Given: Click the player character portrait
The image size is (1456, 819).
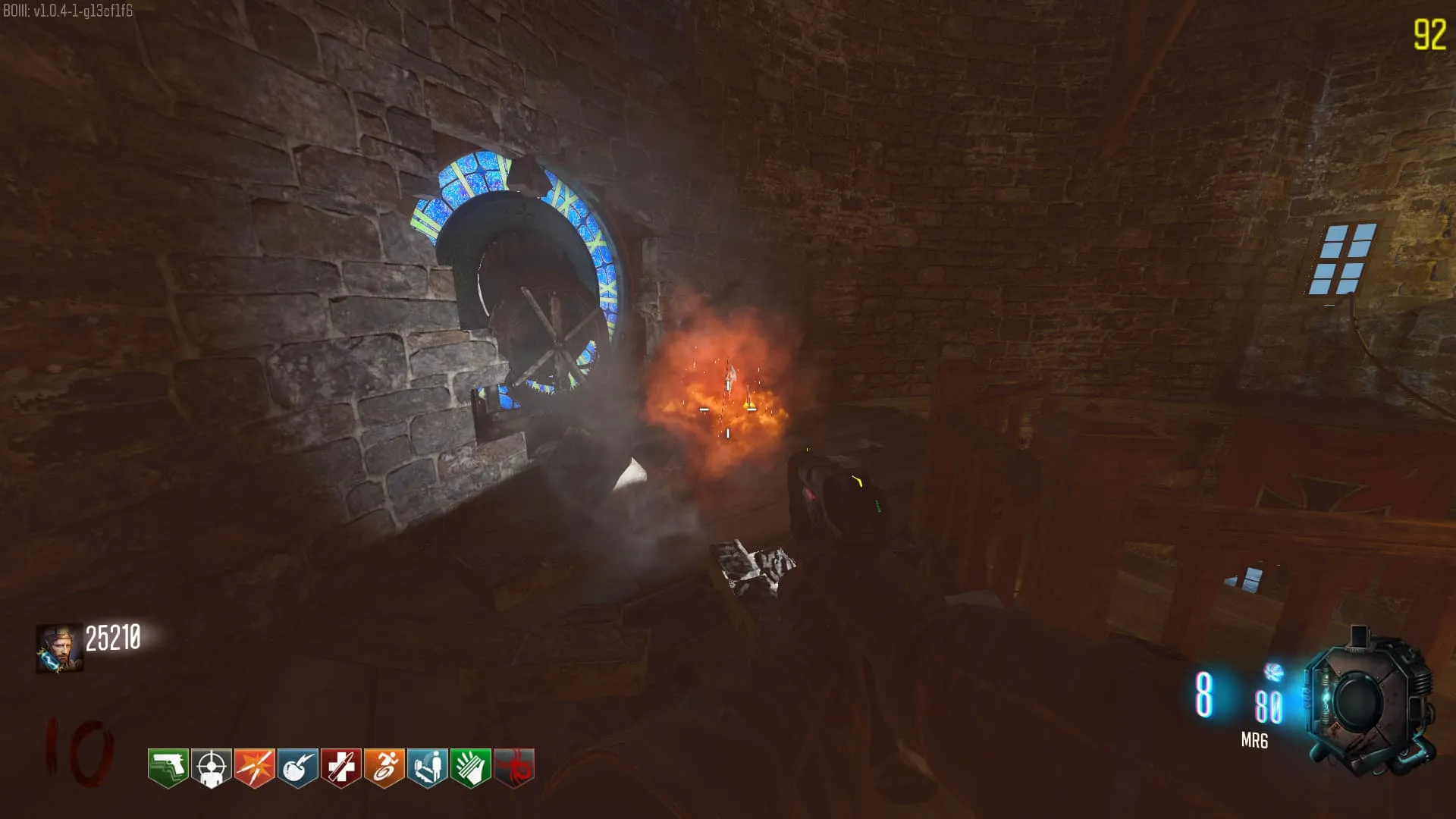Looking at the screenshot, I should pos(59,649).
